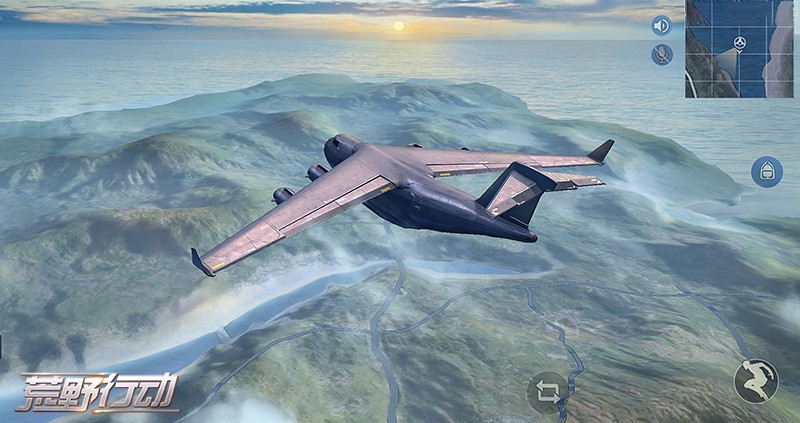Open the backpack inventory icon
This screenshot has height=423, width=800.
(x=767, y=171)
